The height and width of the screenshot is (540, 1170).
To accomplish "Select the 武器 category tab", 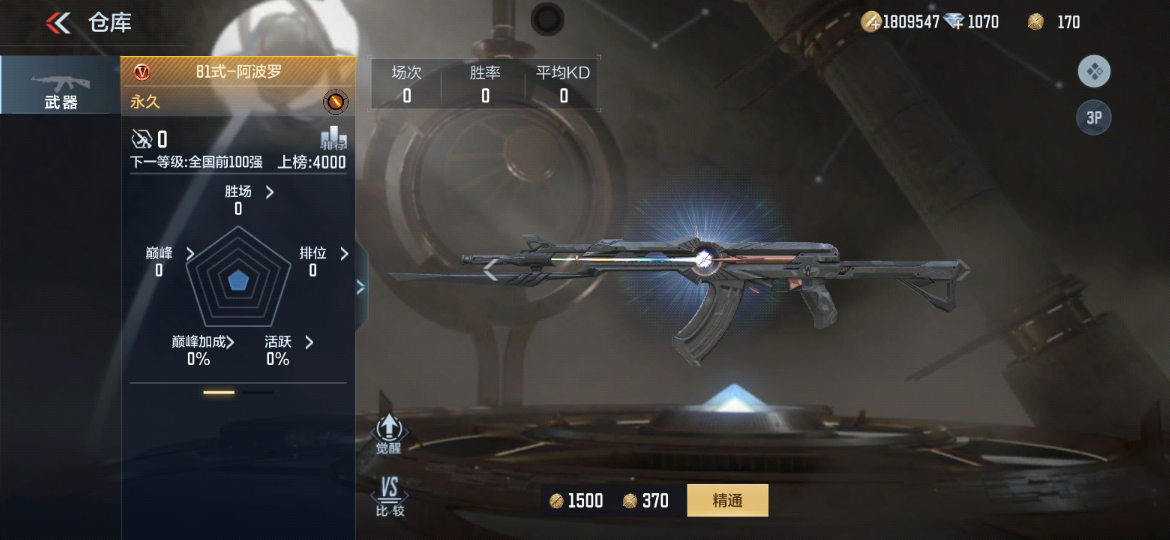I will click(x=60, y=87).
